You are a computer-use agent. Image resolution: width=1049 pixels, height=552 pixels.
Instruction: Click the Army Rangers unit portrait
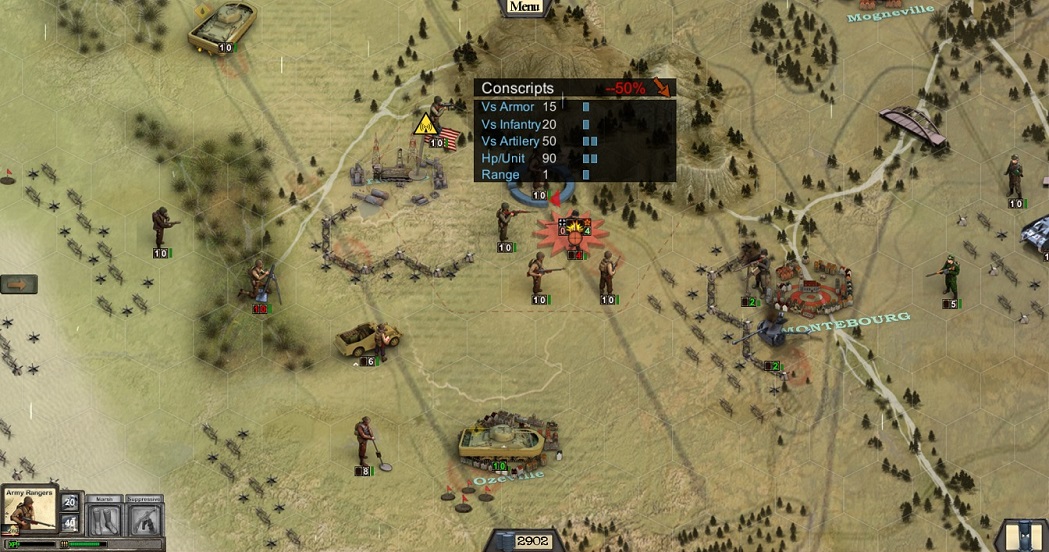tap(30, 512)
